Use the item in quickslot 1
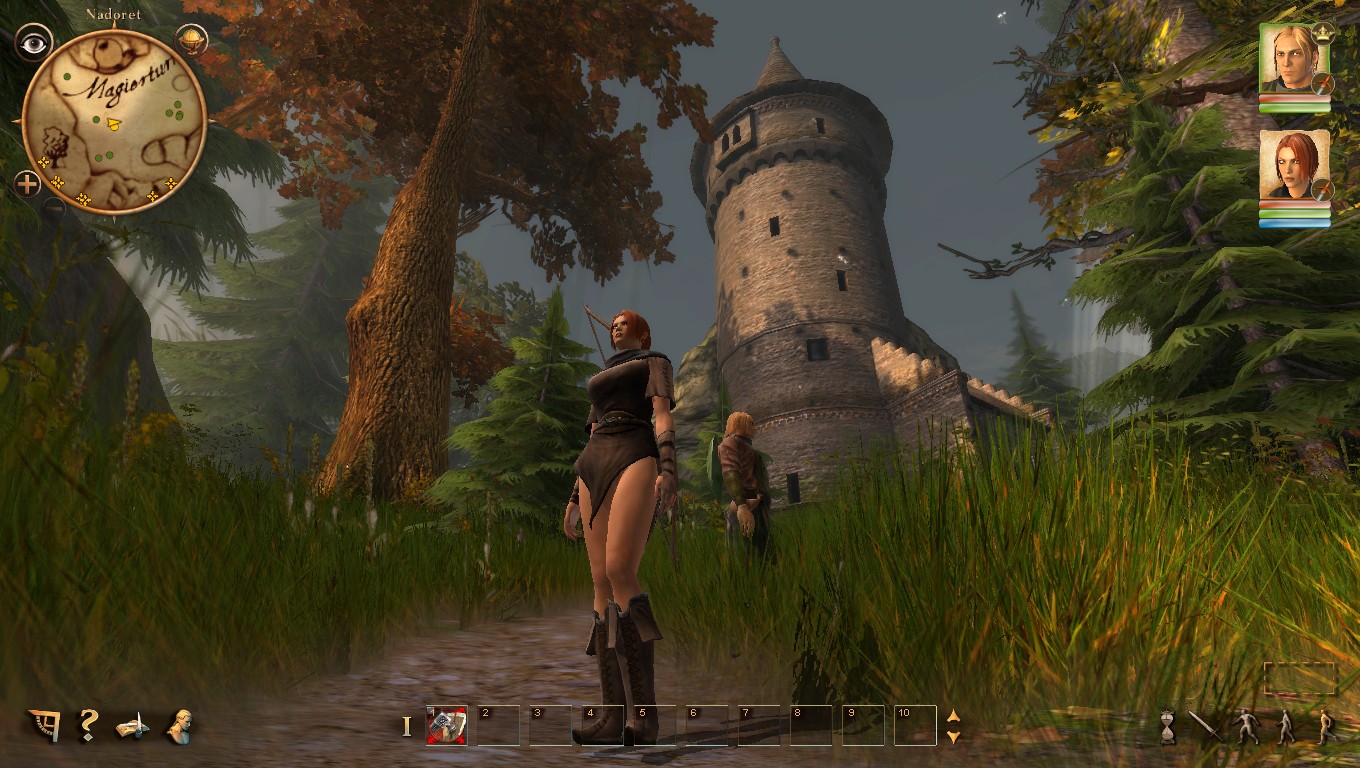1360x768 pixels. point(446,726)
